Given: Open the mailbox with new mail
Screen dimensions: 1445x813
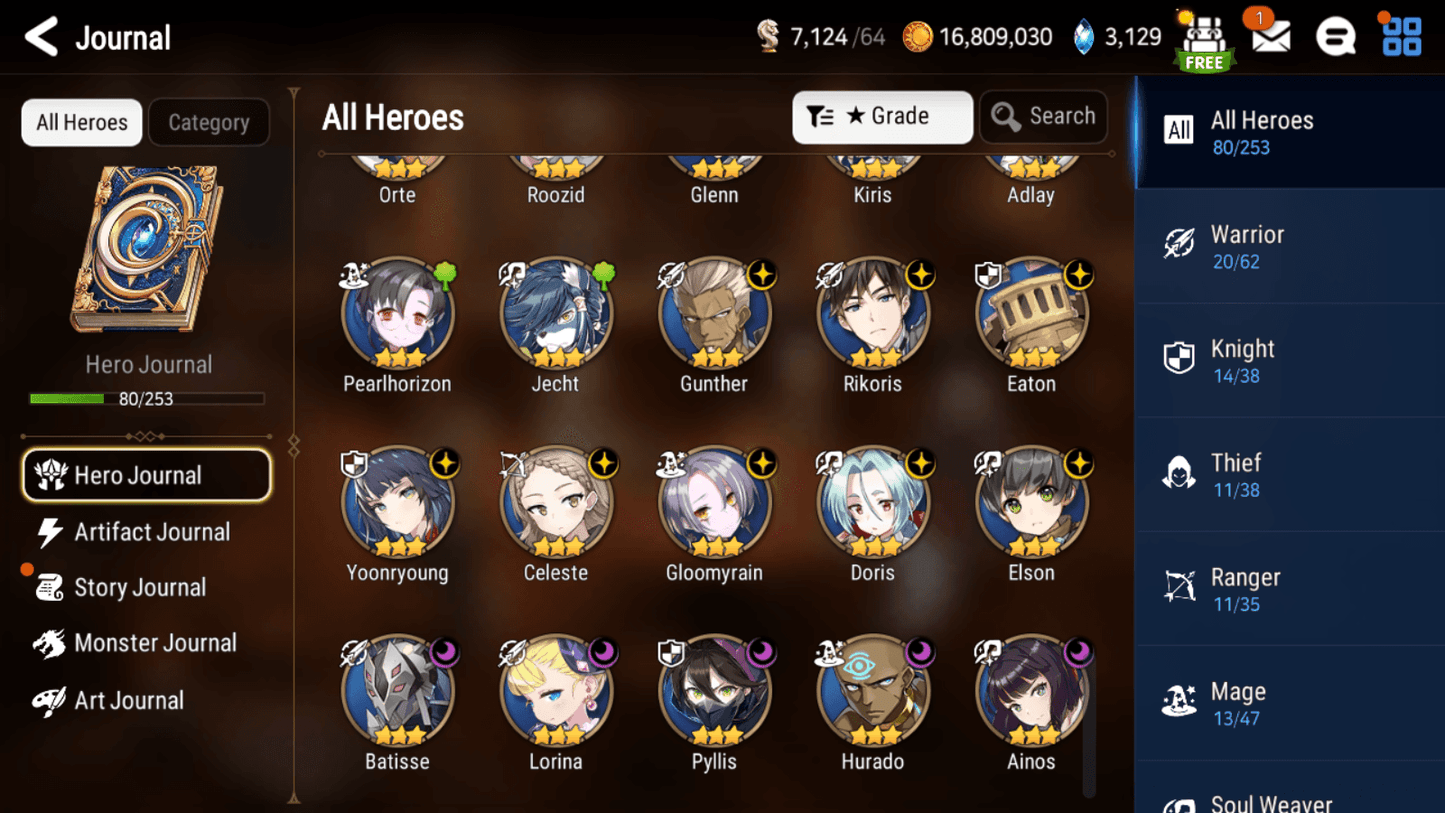Looking at the screenshot, I should [x=1270, y=38].
